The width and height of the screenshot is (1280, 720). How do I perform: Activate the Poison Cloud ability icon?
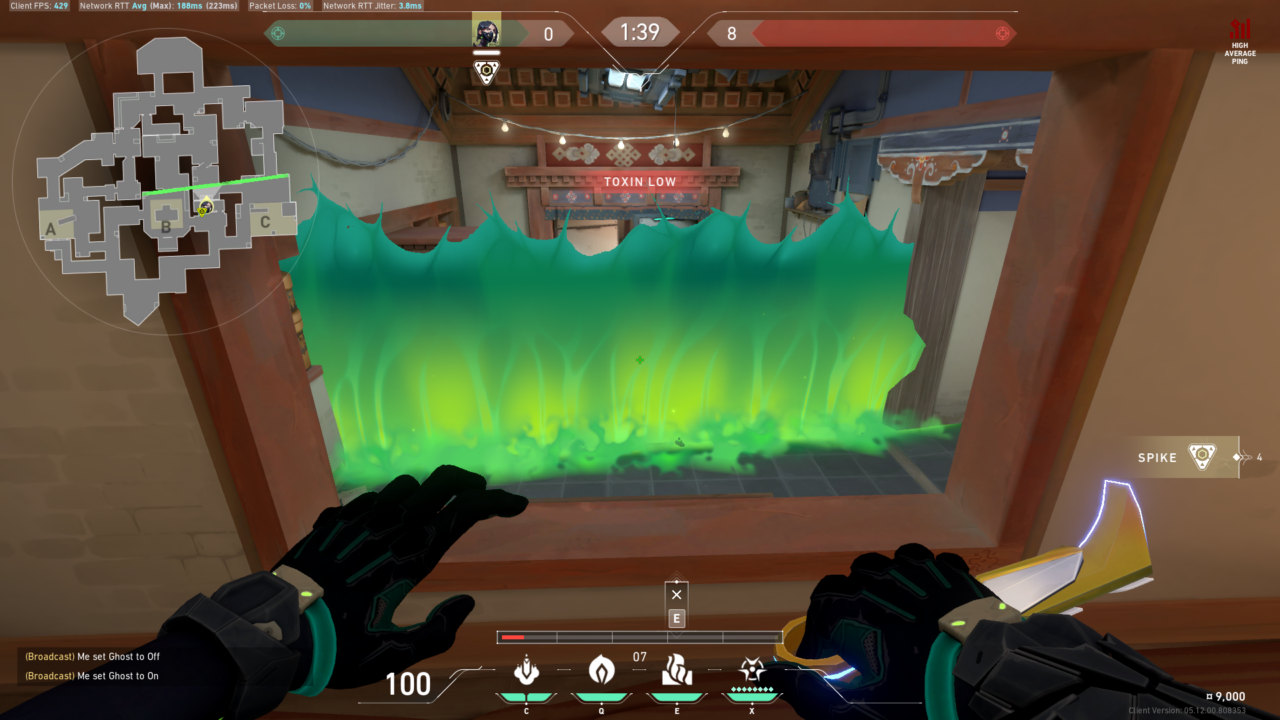(x=601, y=669)
